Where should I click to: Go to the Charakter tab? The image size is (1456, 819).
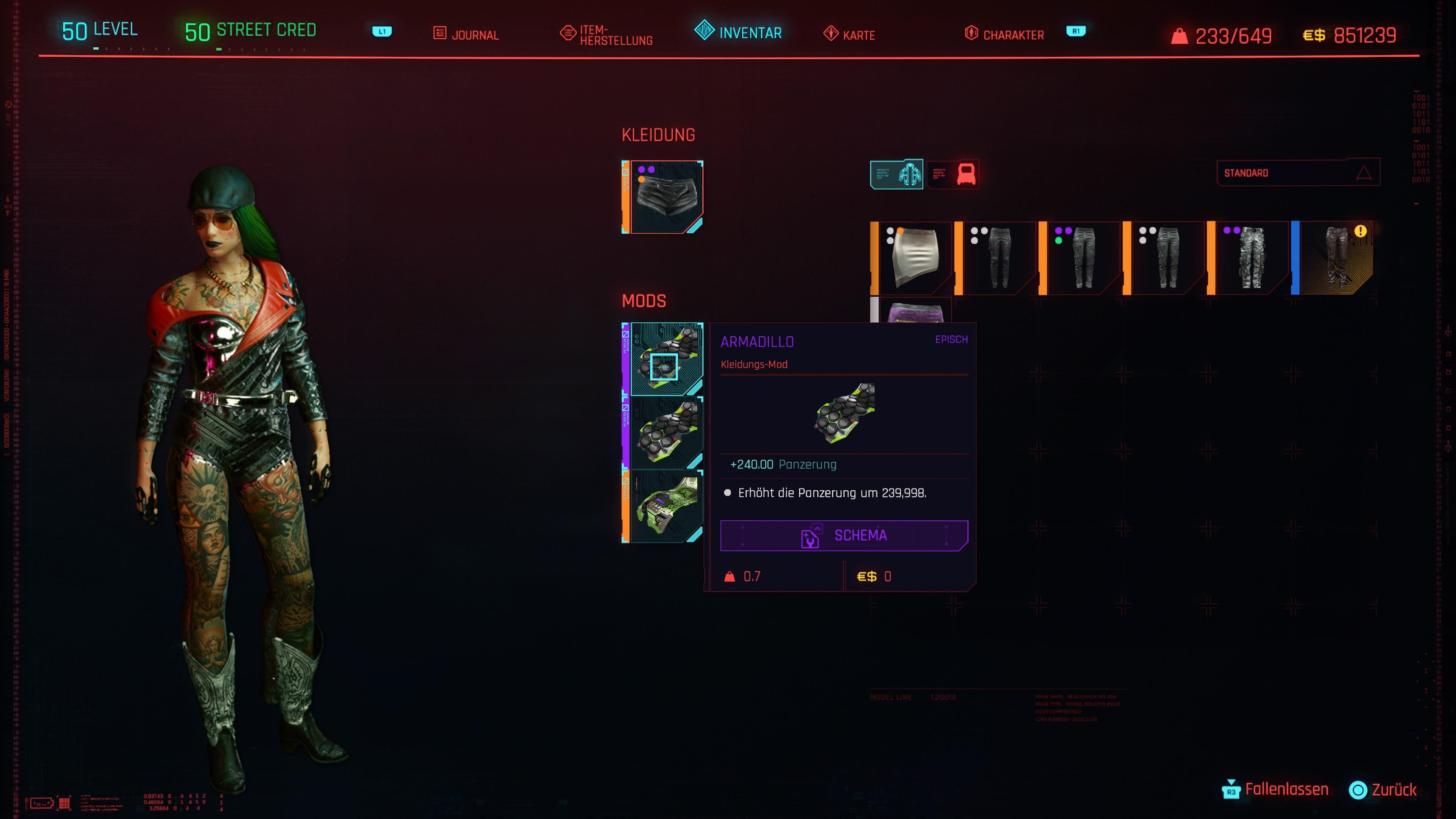(1004, 35)
